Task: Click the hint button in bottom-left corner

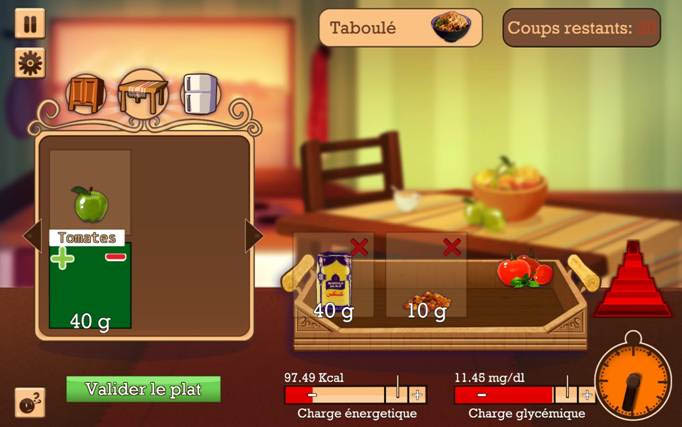Action: pyautogui.click(x=30, y=402)
